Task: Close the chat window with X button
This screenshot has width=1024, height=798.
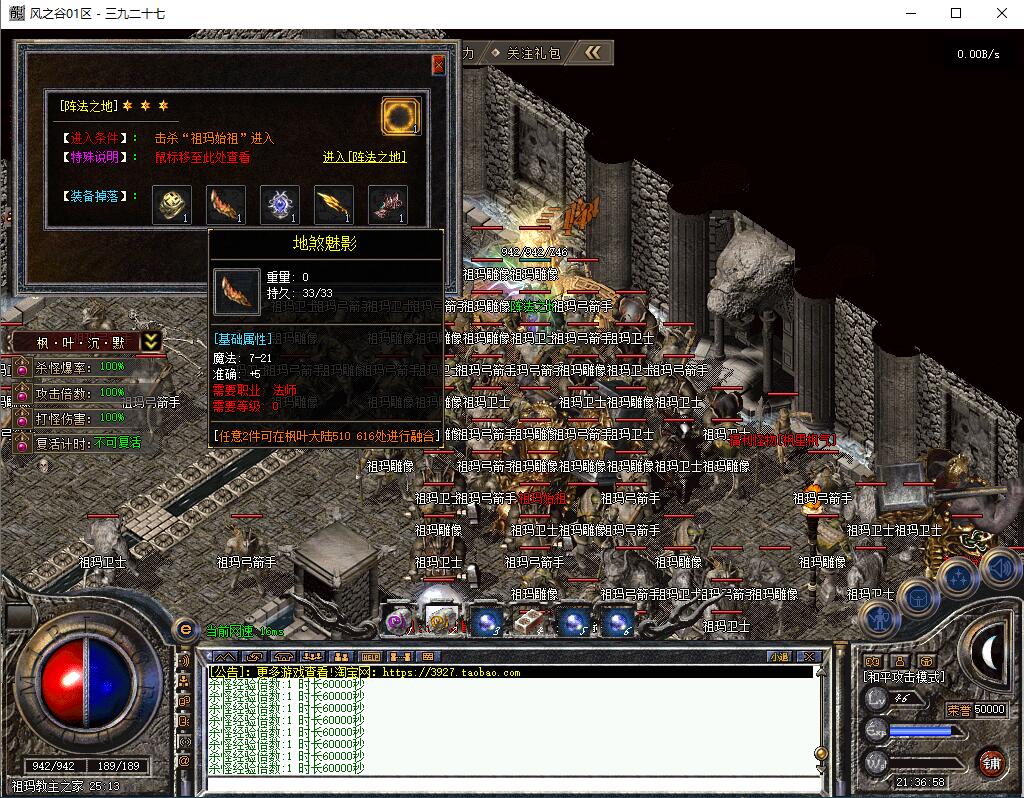Action: click(x=810, y=656)
